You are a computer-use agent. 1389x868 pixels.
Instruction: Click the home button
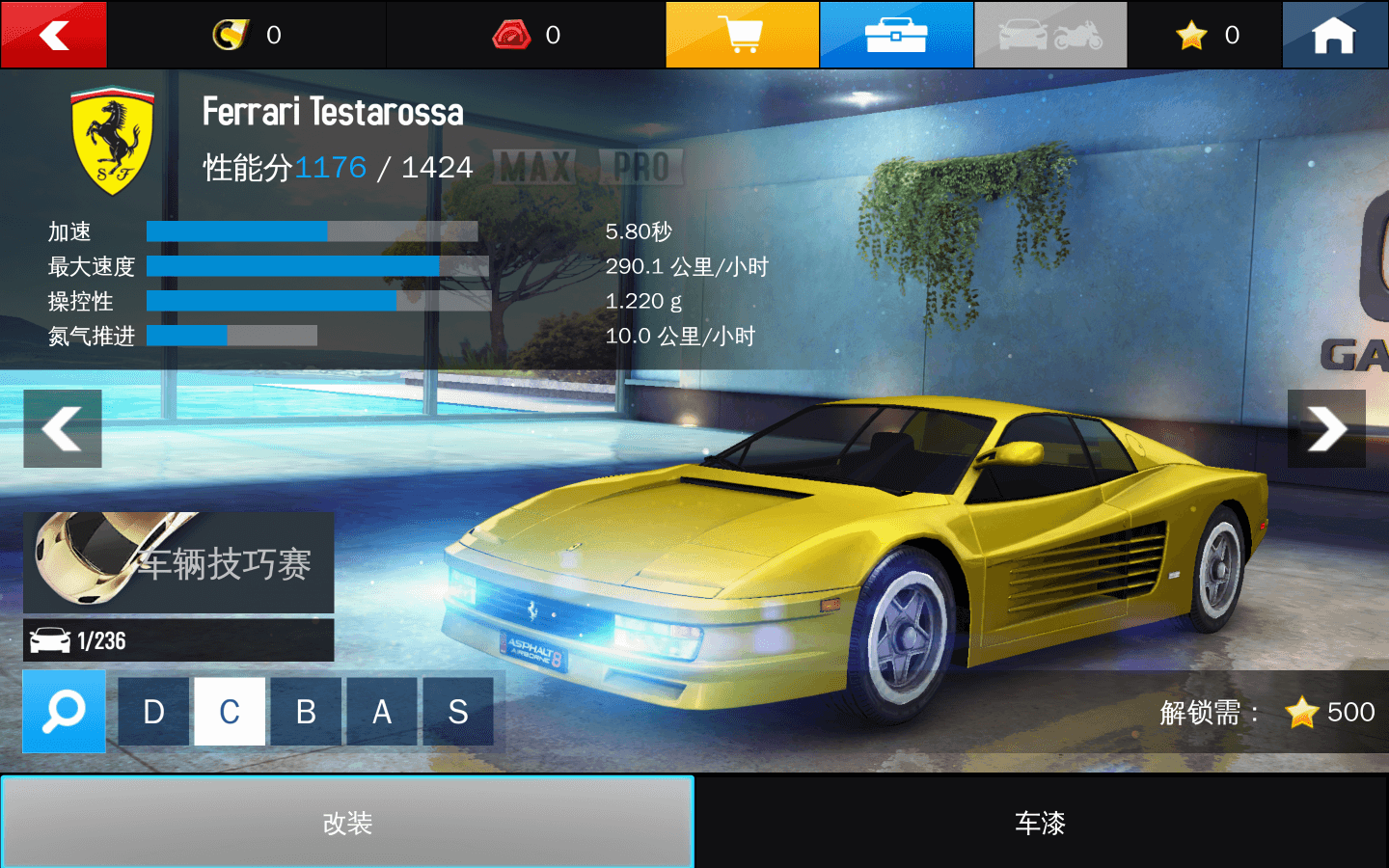click(1335, 35)
